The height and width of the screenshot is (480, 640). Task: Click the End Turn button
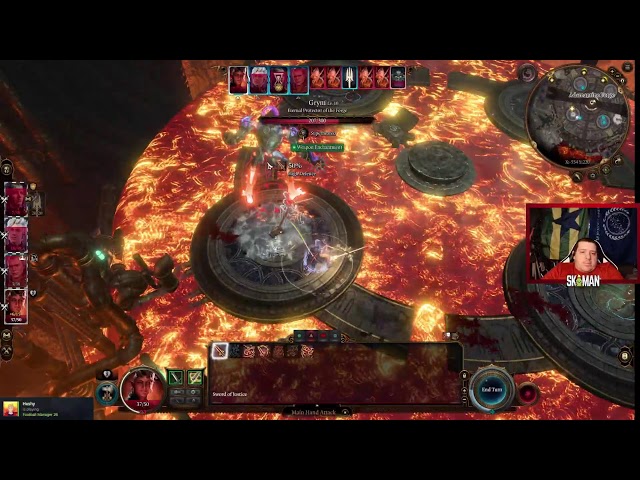492,388
